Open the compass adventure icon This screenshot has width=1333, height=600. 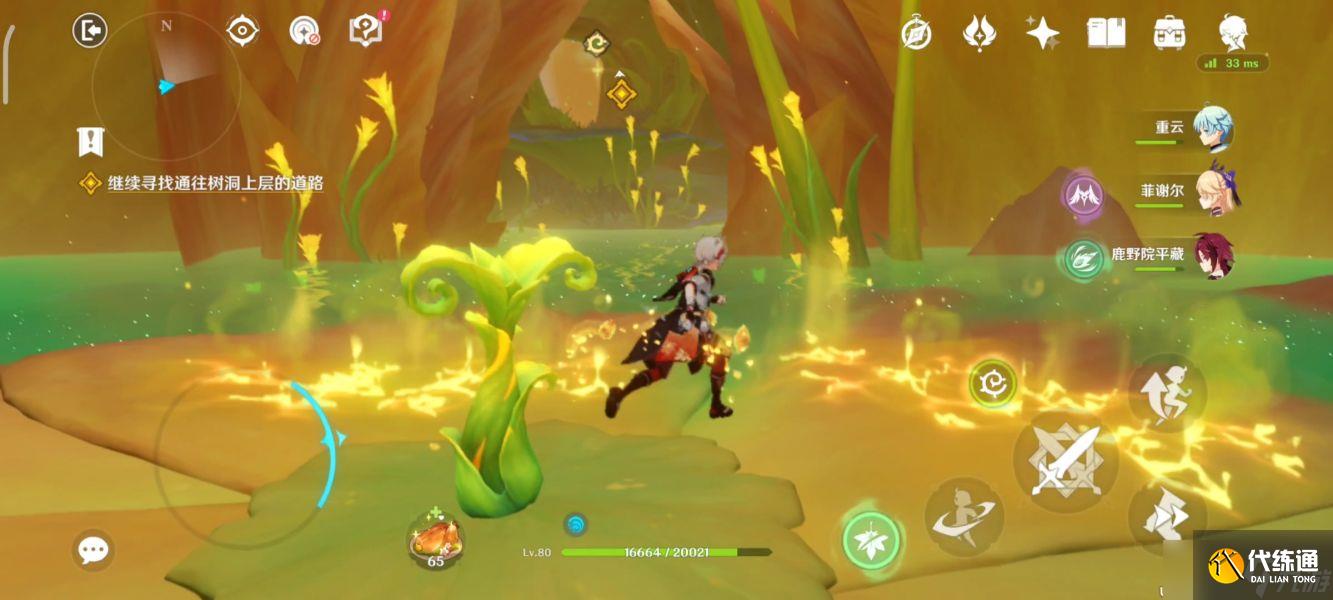point(916,33)
